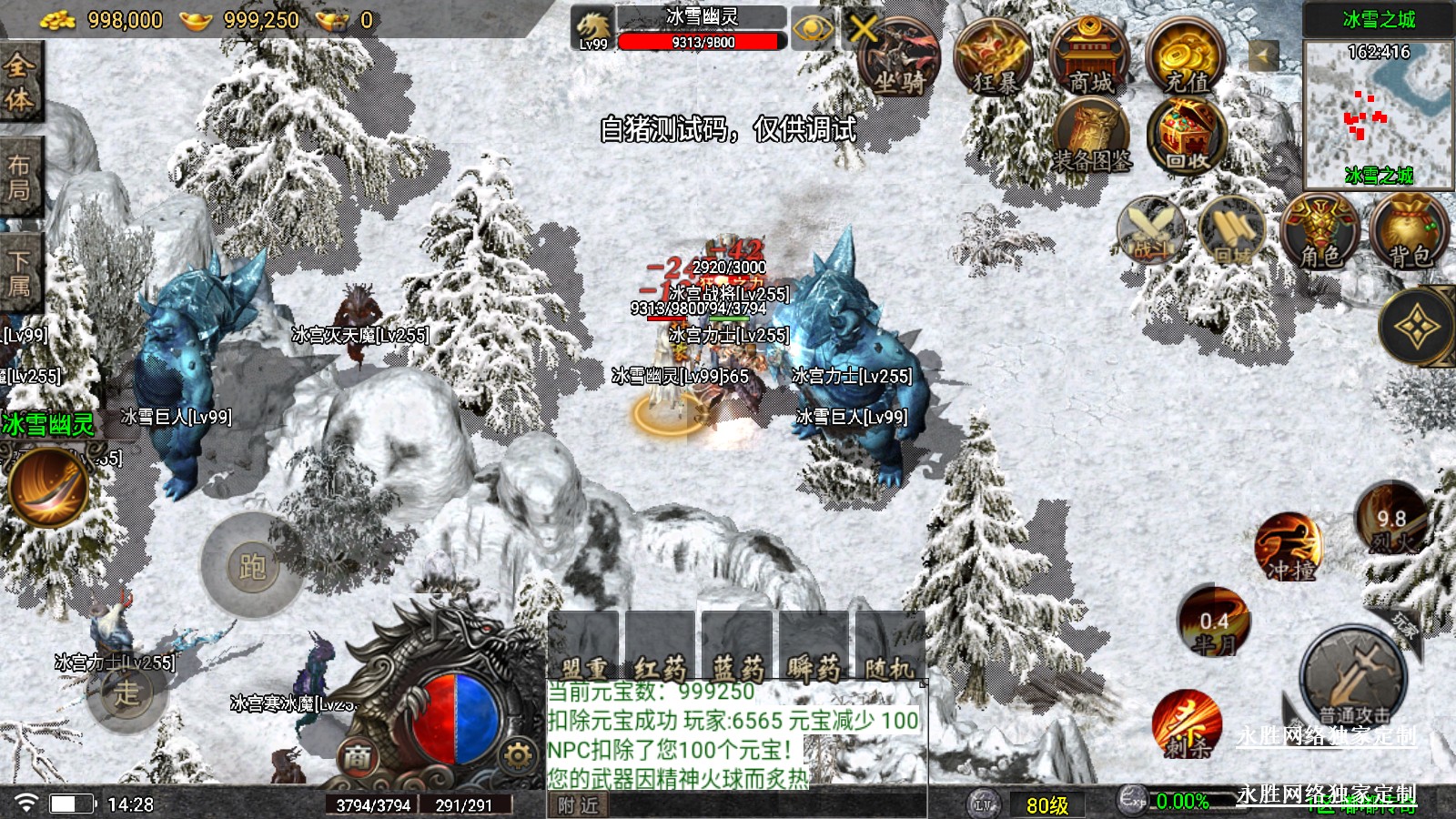Viewport: 1456px width, 819px height.
Task: Use the 红药 red potion slot
Action: [660, 645]
